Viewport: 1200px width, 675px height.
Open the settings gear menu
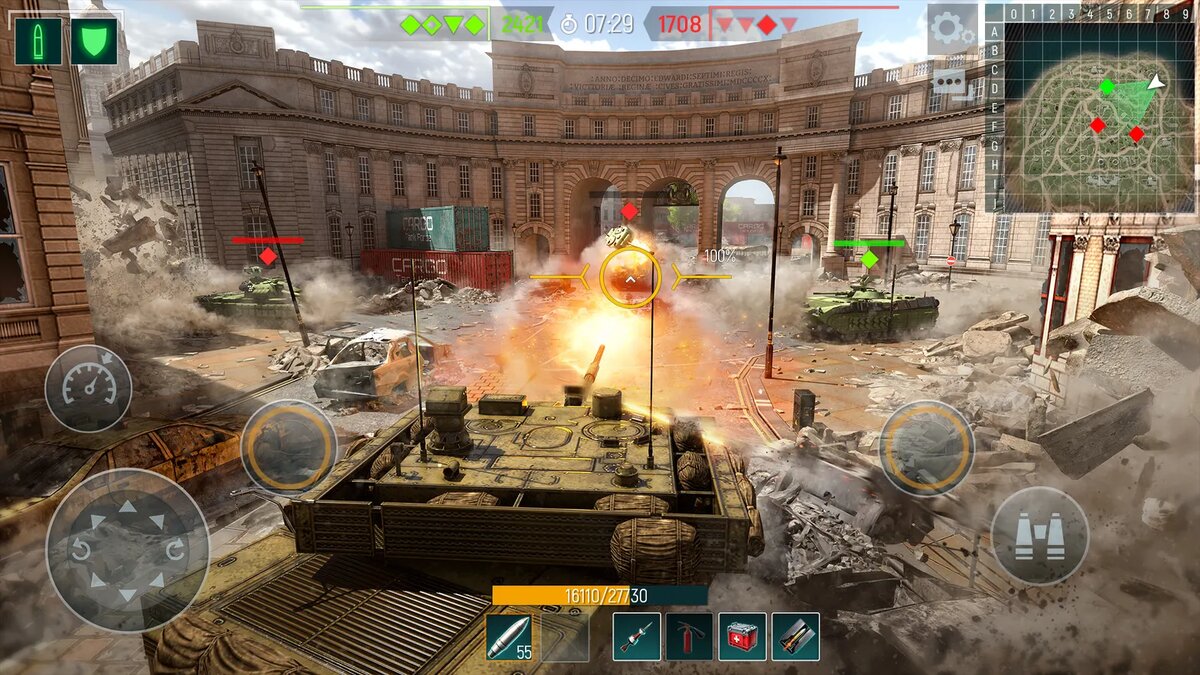pyautogui.click(x=951, y=28)
